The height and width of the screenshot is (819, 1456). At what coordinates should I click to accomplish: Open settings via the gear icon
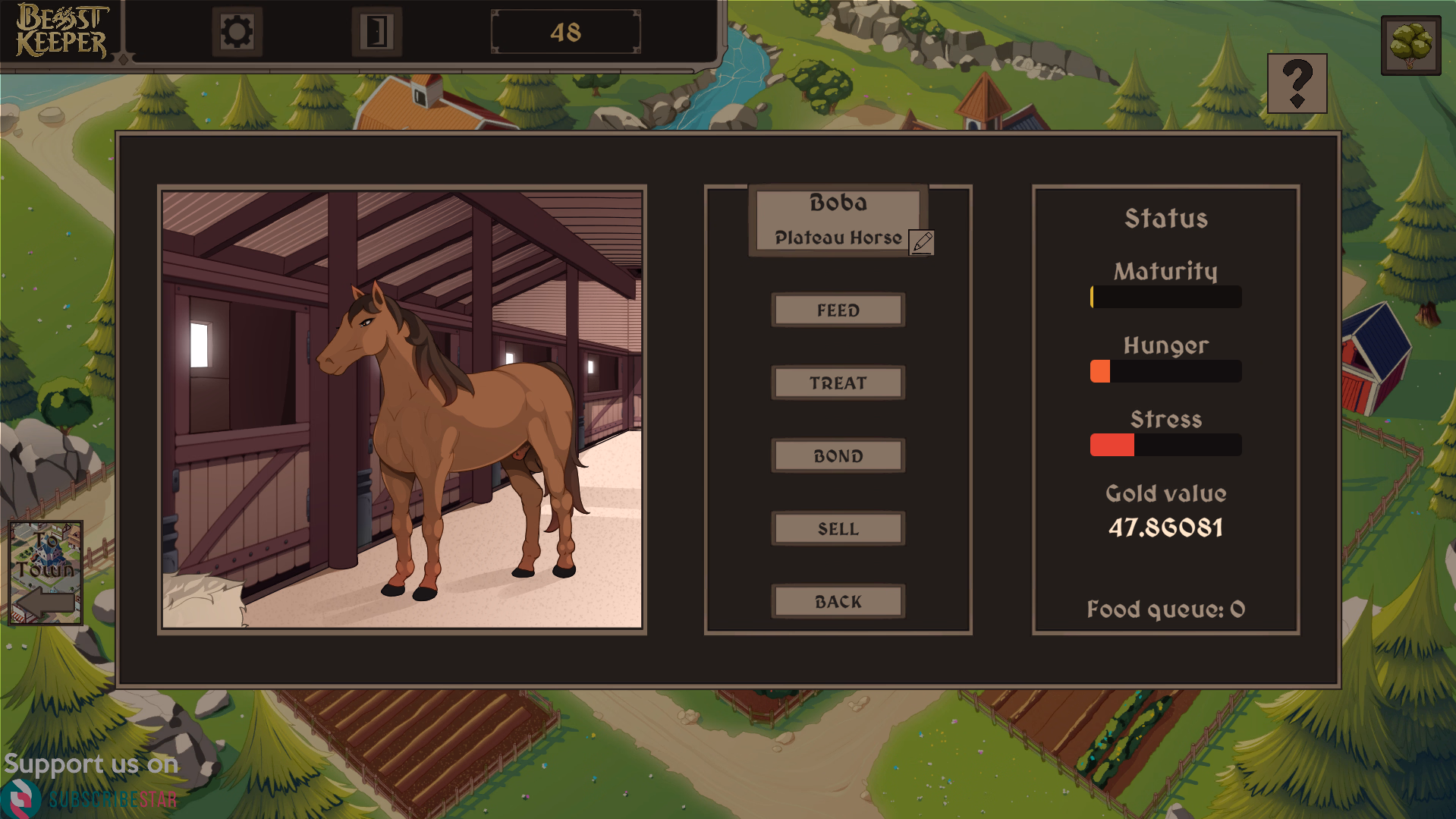[237, 32]
